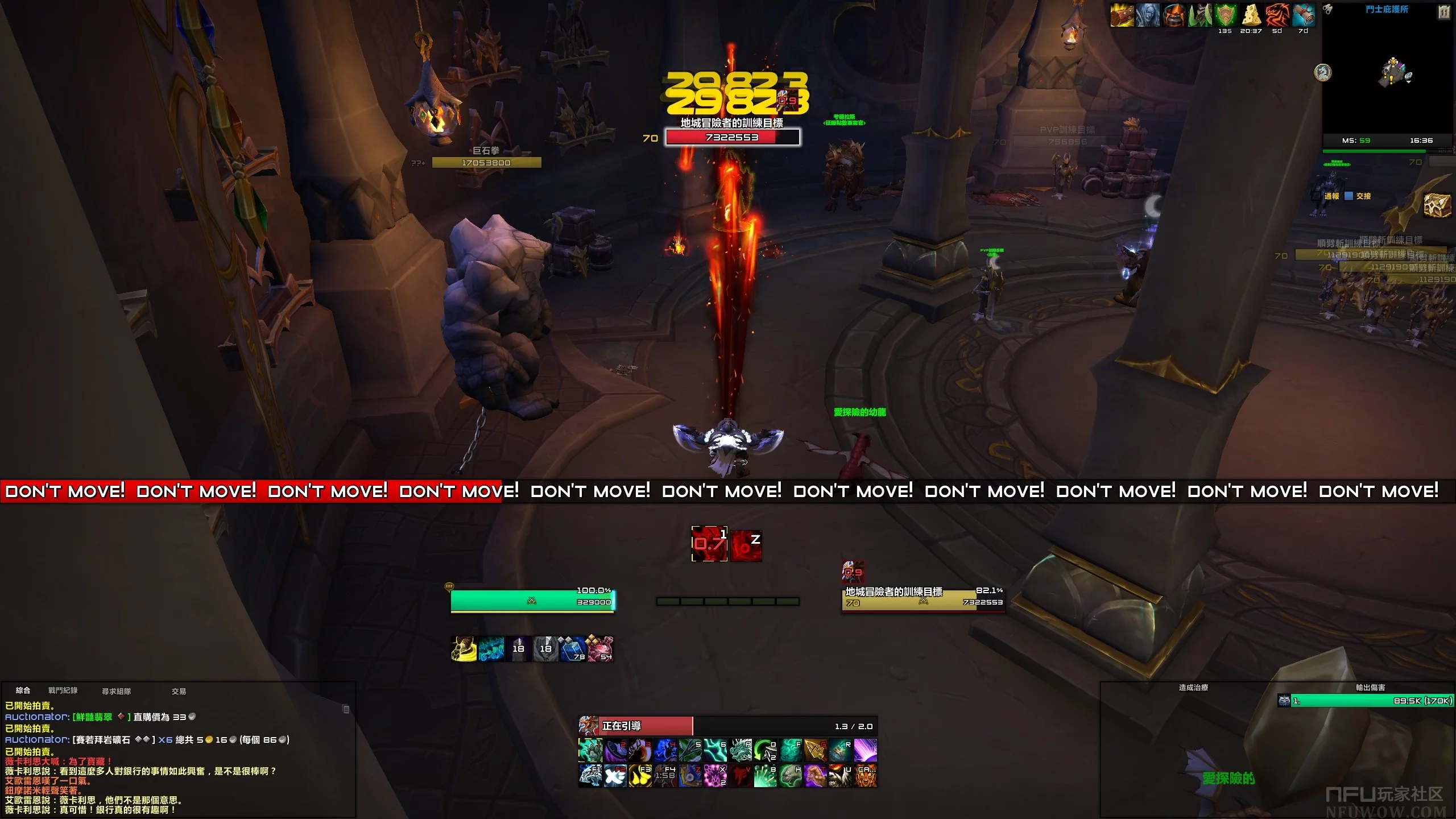This screenshot has height=819, width=1456.
Task: Activate the yellow flame ability on F3
Action: [640, 775]
